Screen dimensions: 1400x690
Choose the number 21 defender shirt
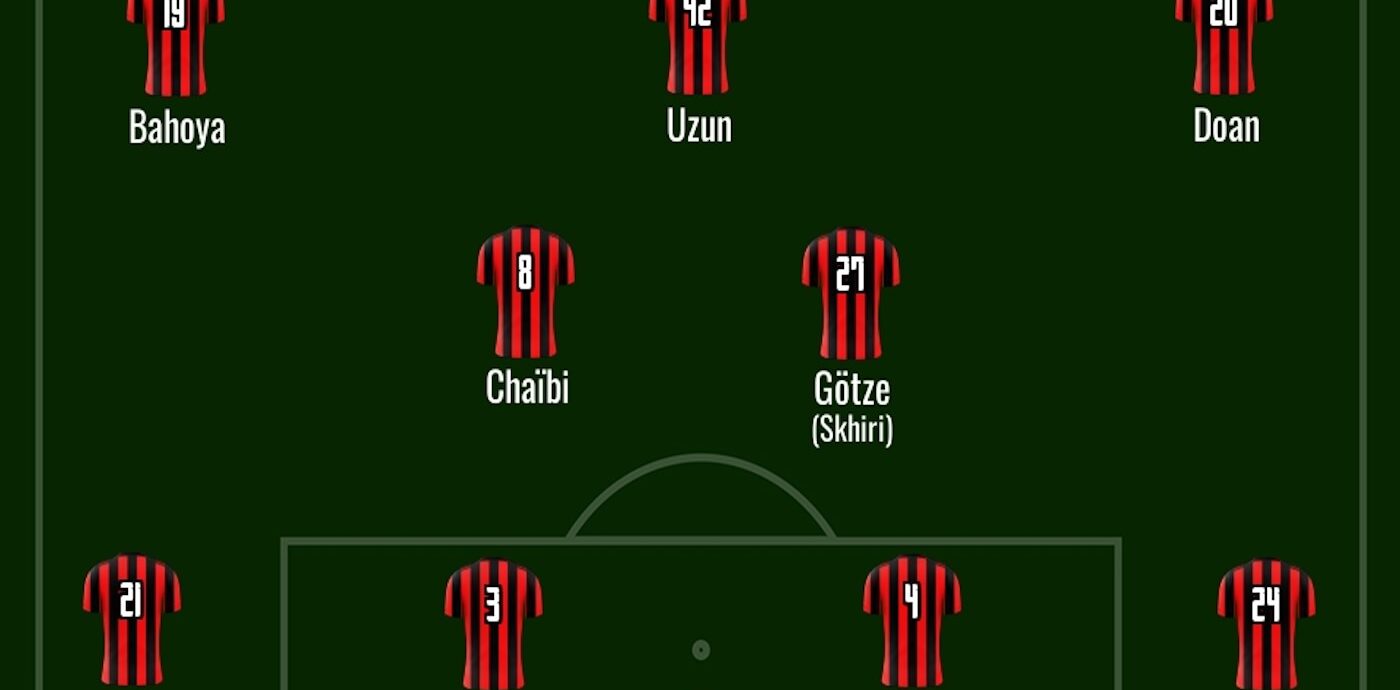click(131, 620)
